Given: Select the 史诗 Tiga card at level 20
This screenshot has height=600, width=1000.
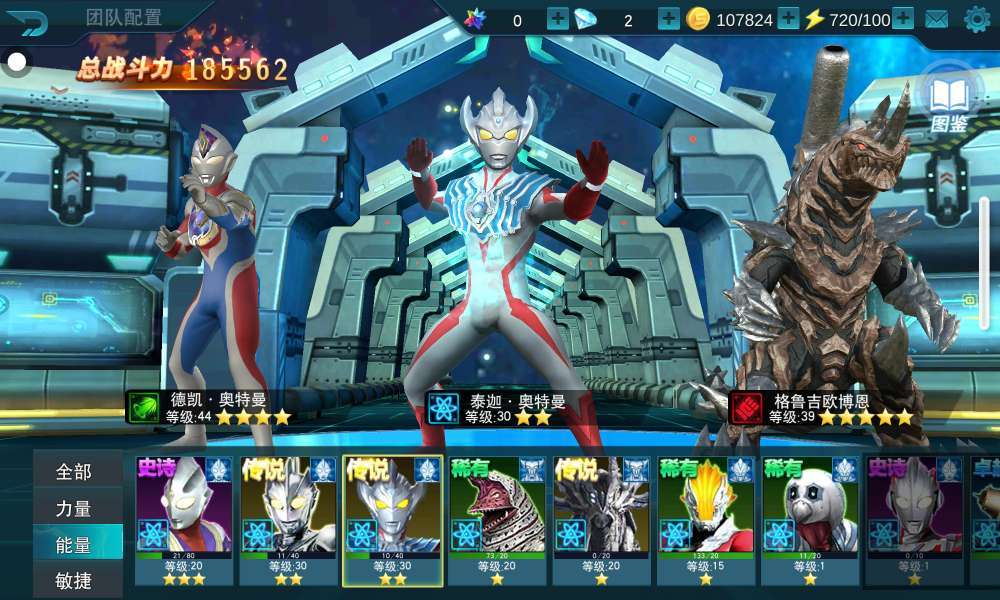Looking at the screenshot, I should (184, 520).
